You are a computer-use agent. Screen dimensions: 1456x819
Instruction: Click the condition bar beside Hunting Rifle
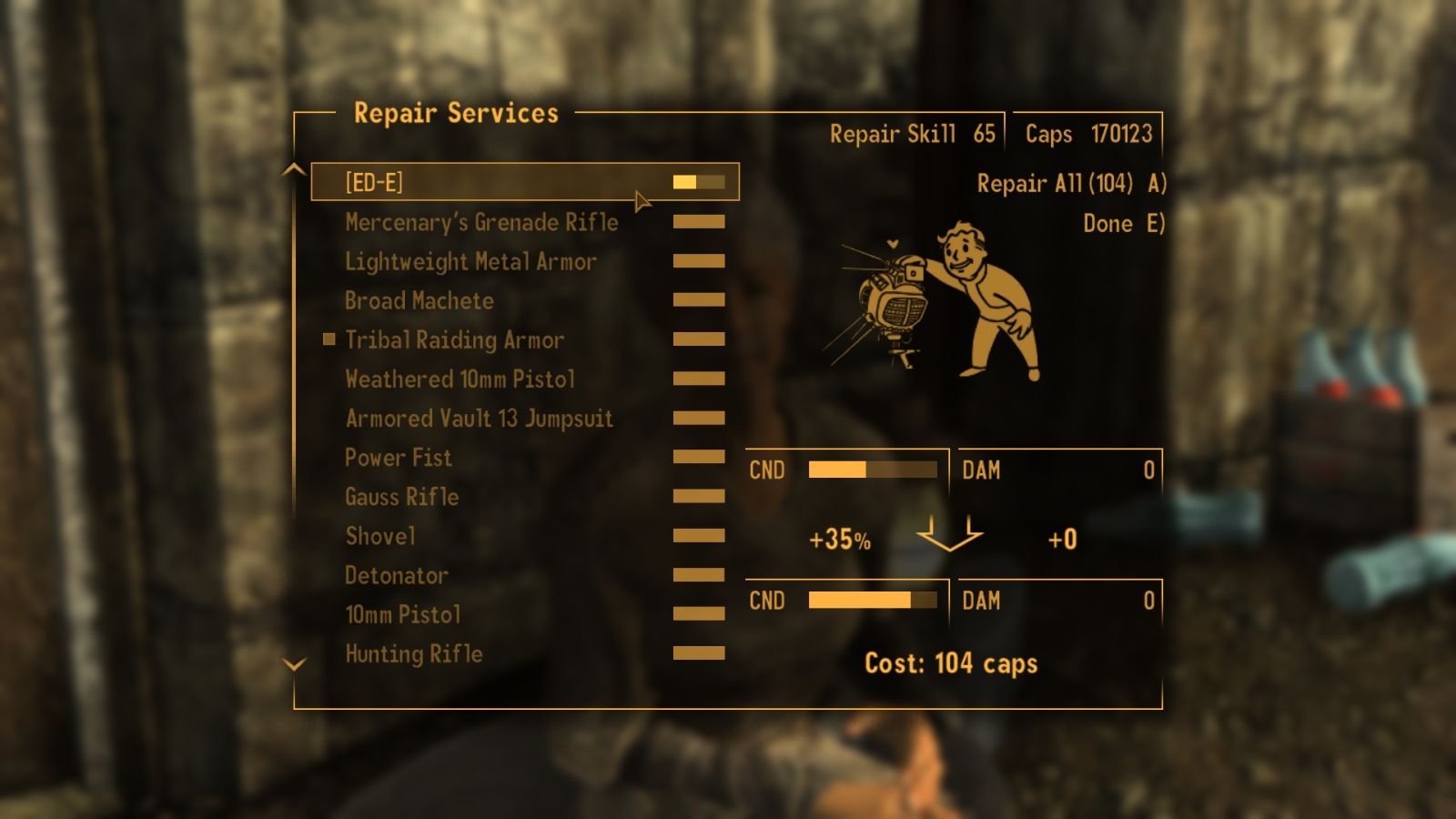(x=699, y=652)
